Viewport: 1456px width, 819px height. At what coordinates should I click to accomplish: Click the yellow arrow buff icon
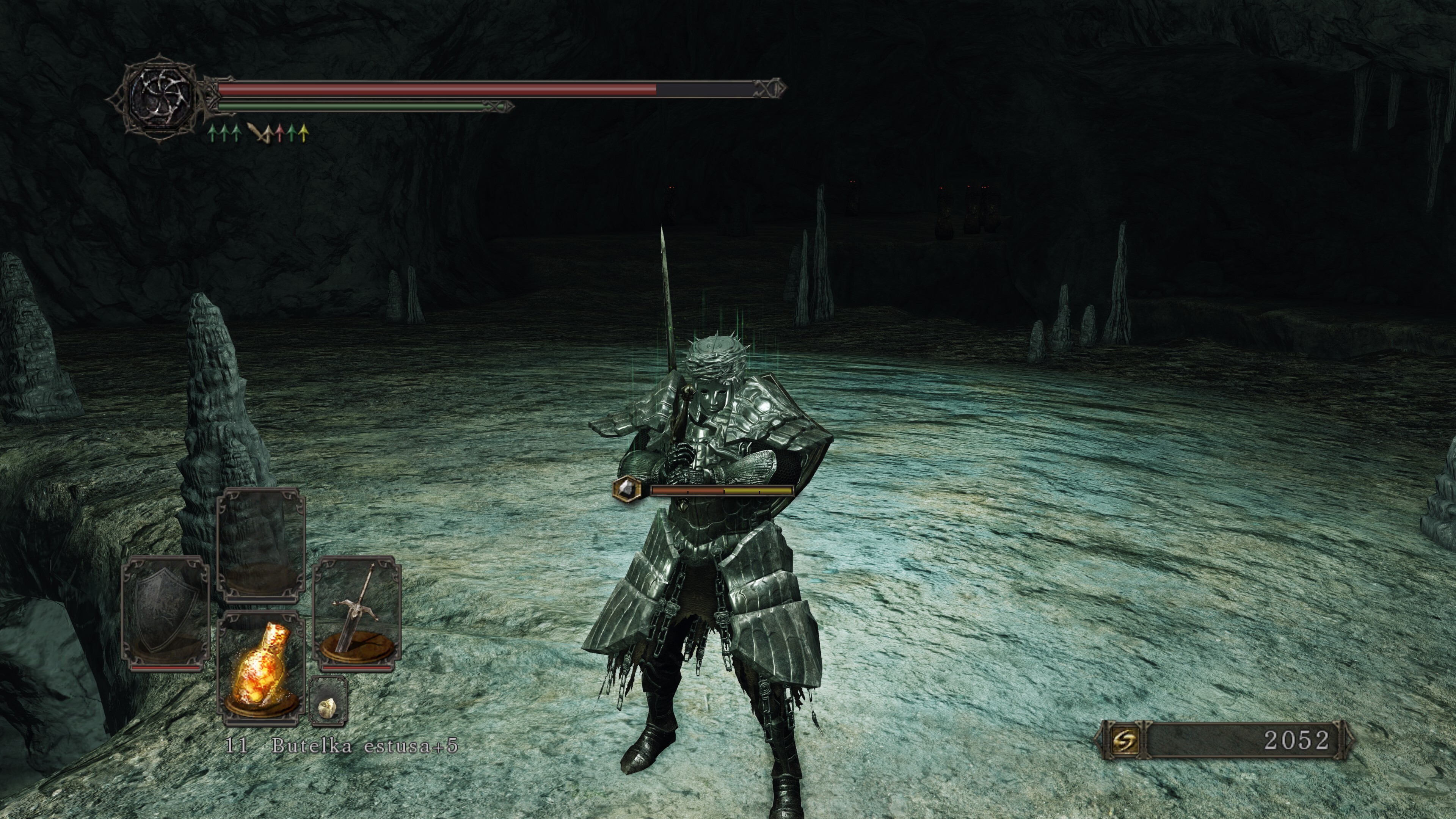click(x=304, y=133)
